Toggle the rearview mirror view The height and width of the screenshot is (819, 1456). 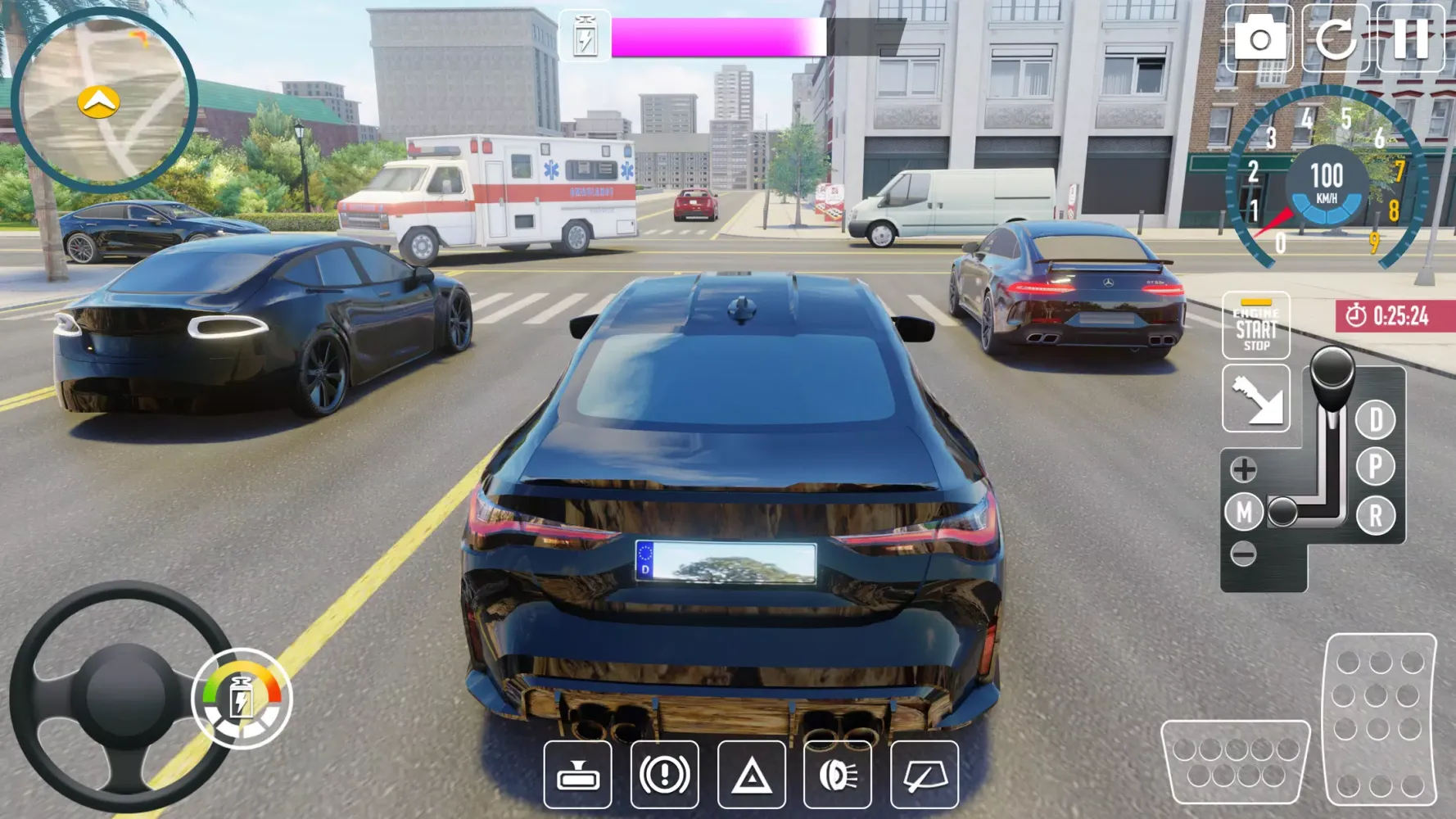(x=577, y=776)
